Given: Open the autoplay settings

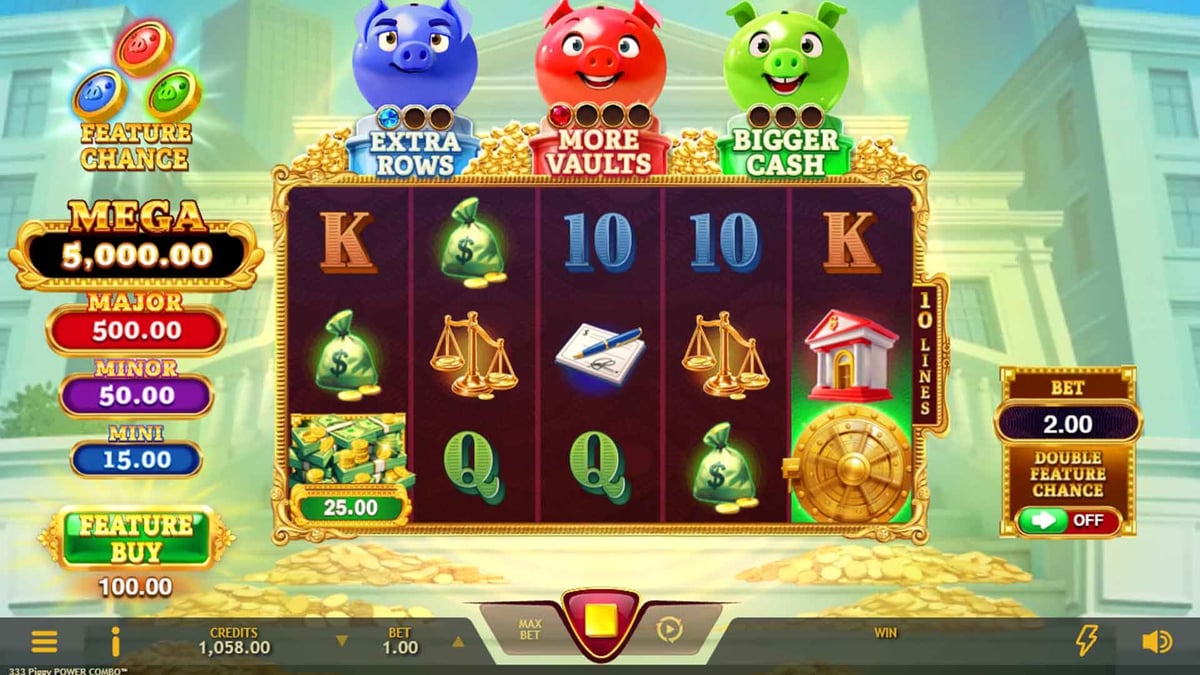Looking at the screenshot, I should (668, 629).
